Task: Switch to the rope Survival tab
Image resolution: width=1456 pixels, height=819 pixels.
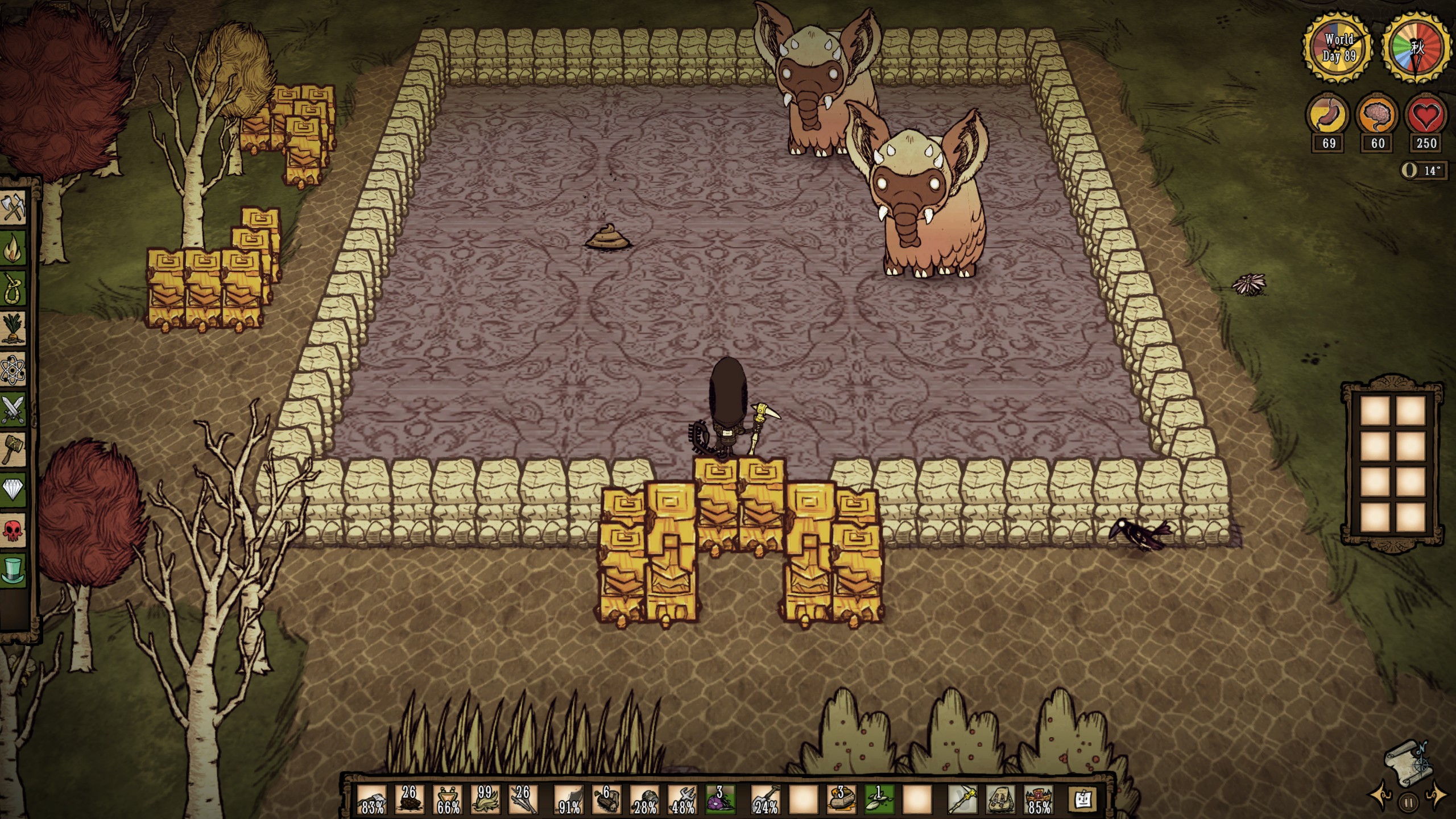Action: pos(14,288)
